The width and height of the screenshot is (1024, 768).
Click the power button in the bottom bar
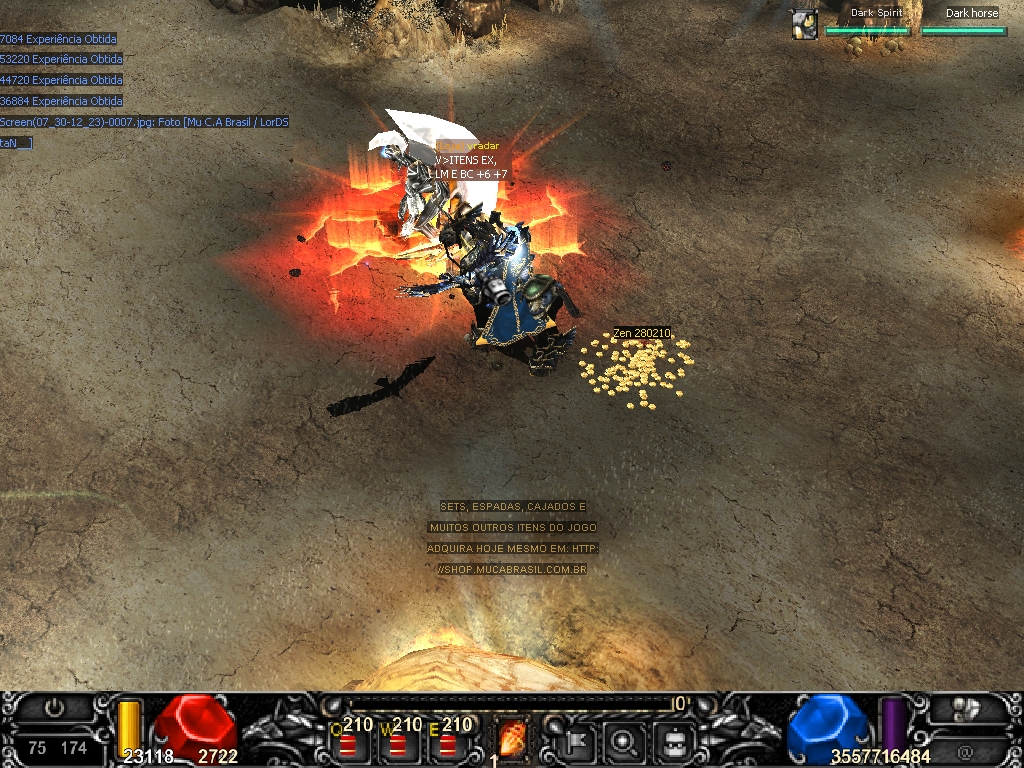(x=55, y=708)
